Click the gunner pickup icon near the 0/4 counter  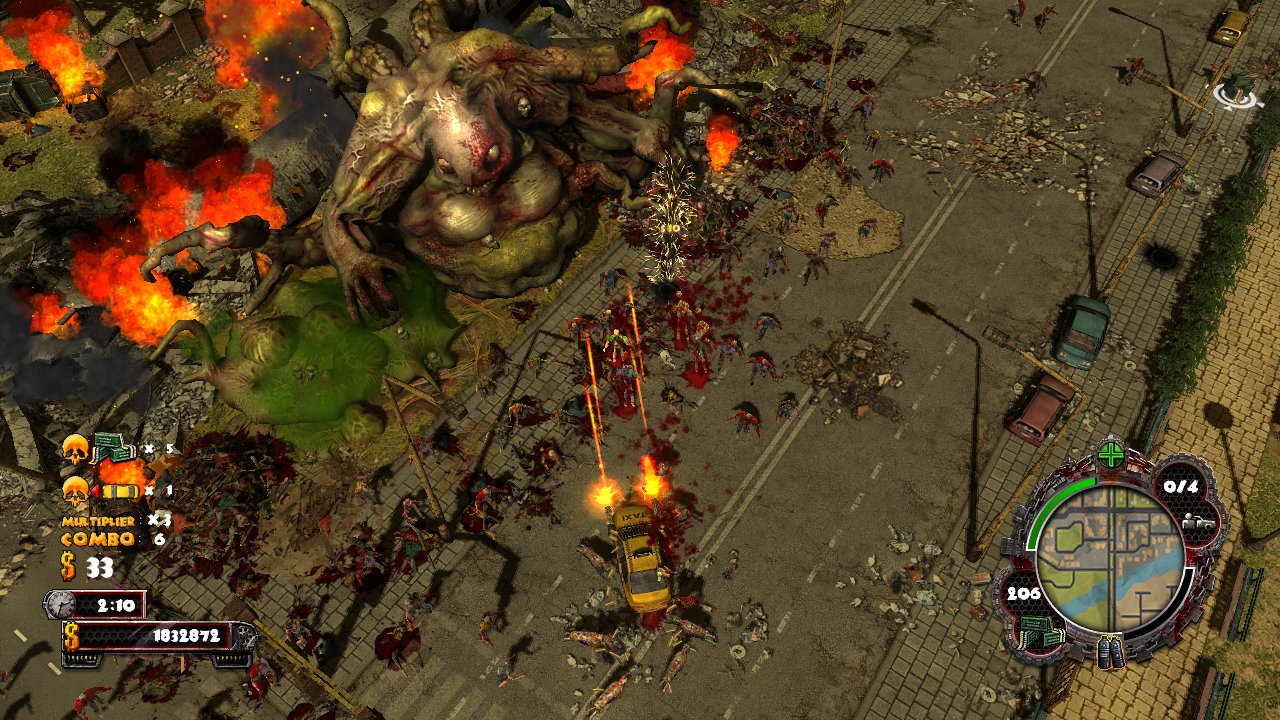(1198, 522)
